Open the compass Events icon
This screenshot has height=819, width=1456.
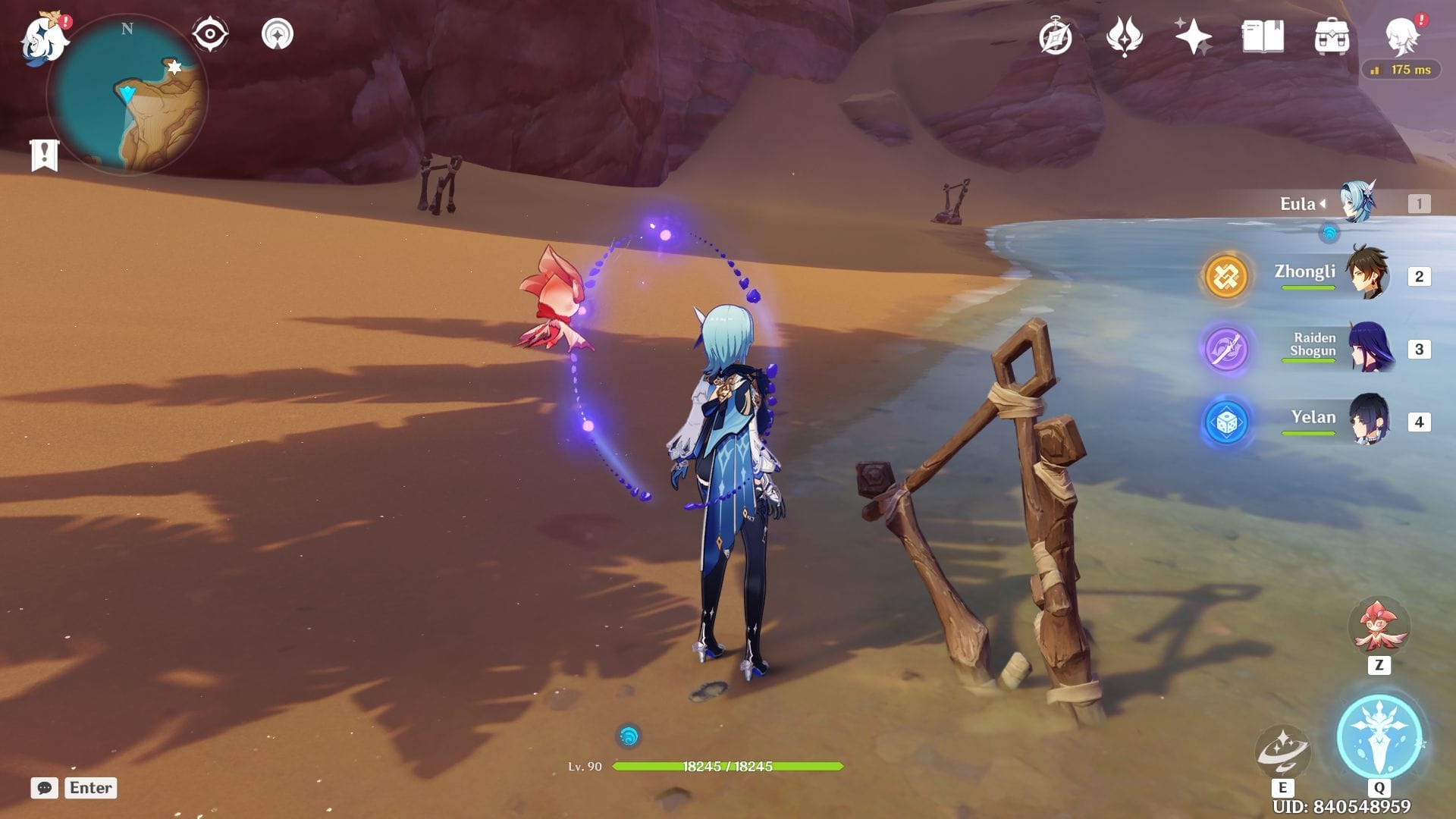[x=1055, y=36]
